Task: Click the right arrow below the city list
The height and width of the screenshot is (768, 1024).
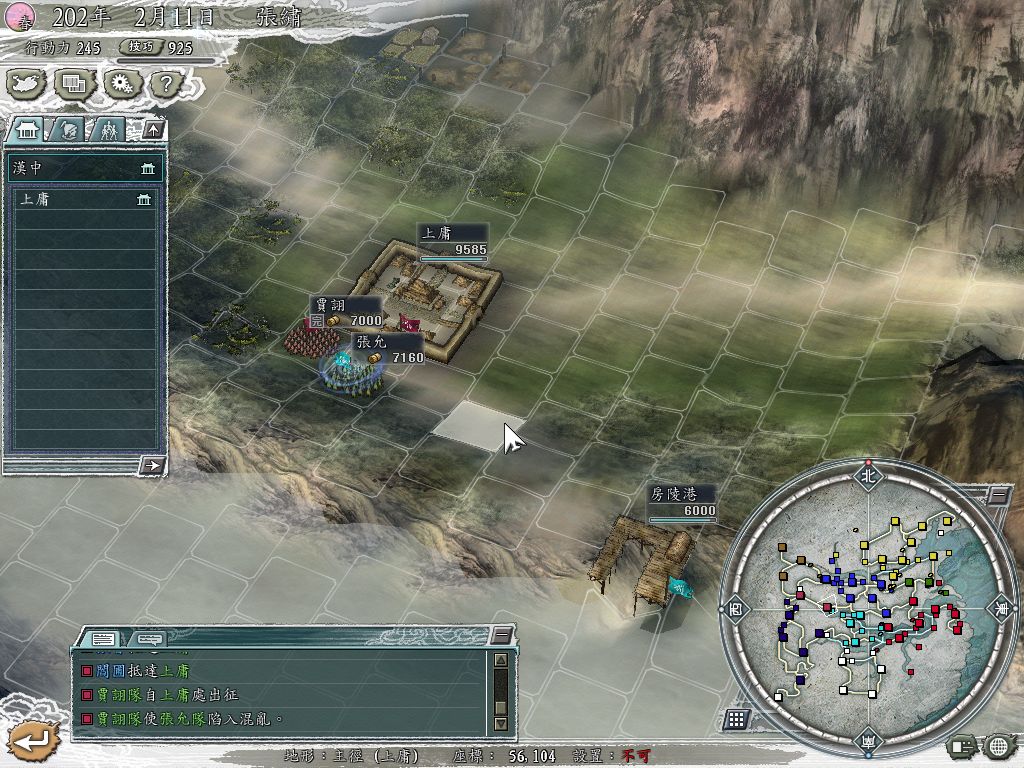Action: point(153,464)
